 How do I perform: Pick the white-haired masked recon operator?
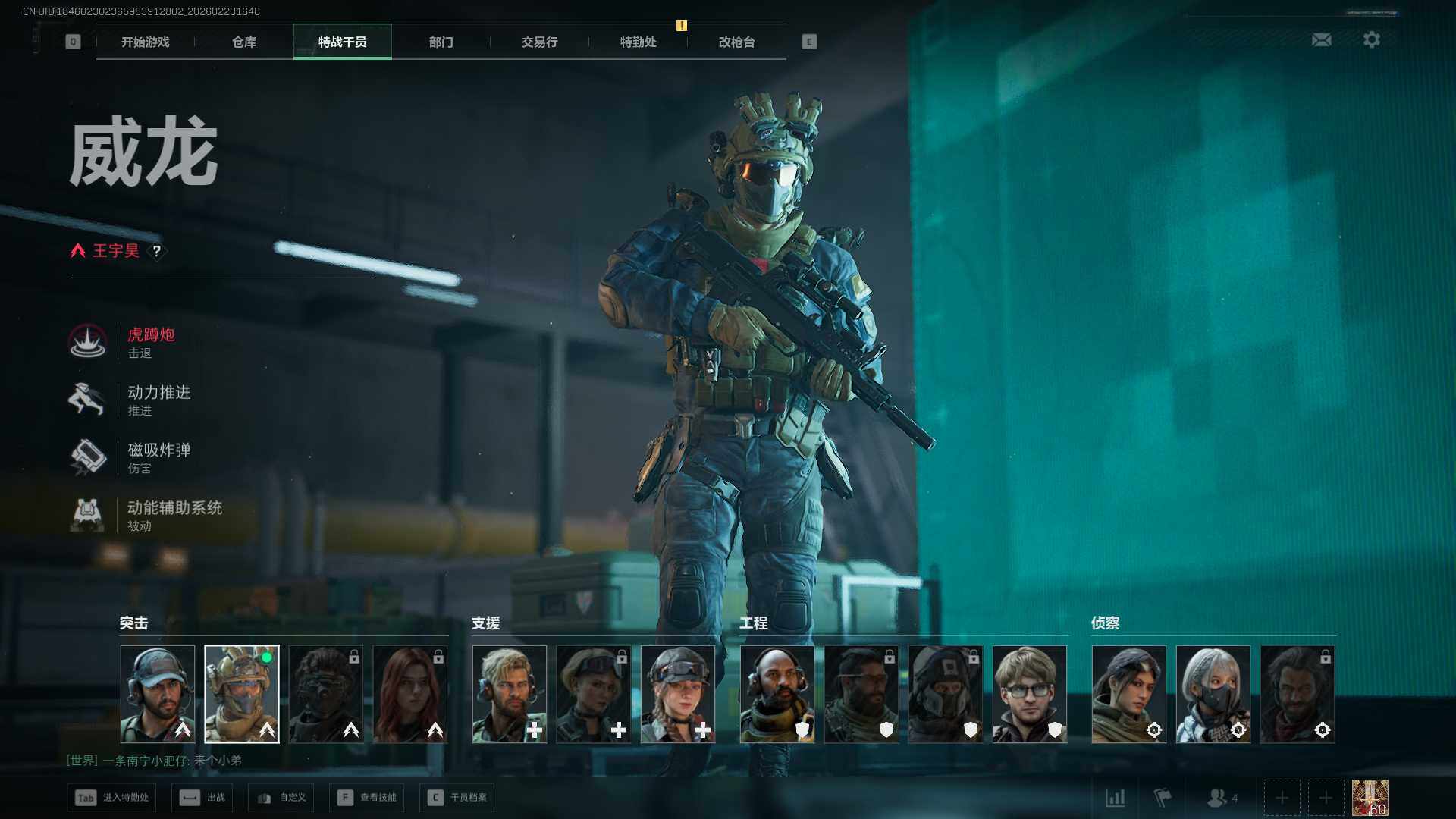1213,694
